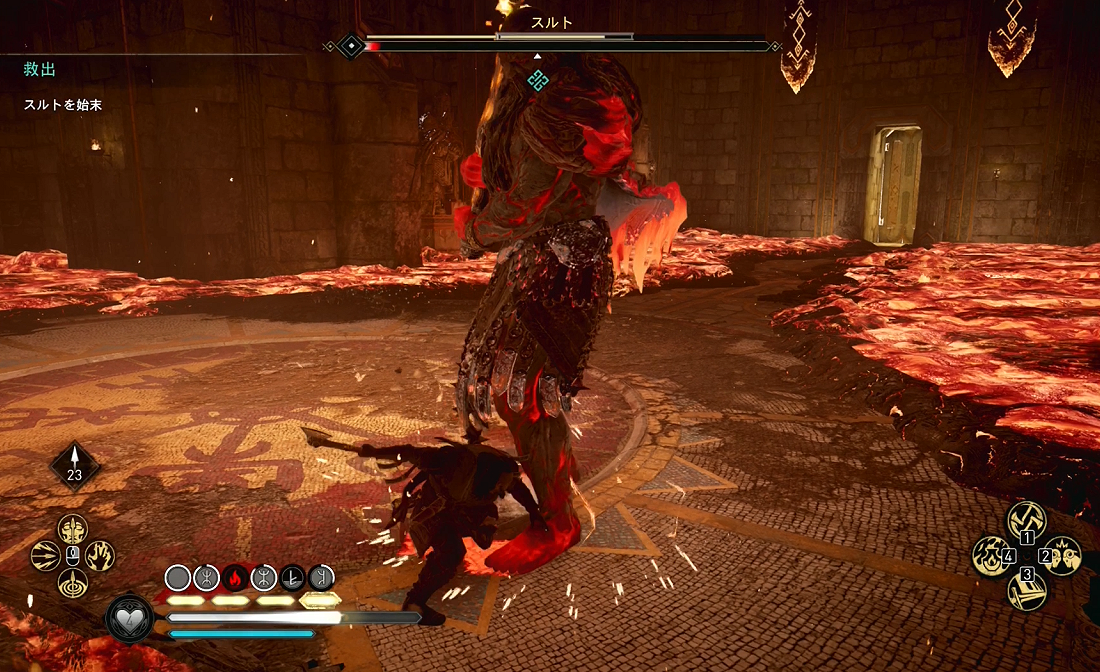The height and width of the screenshot is (672, 1100).
Task: Click the heart ration healing icon
Action: (x=130, y=617)
